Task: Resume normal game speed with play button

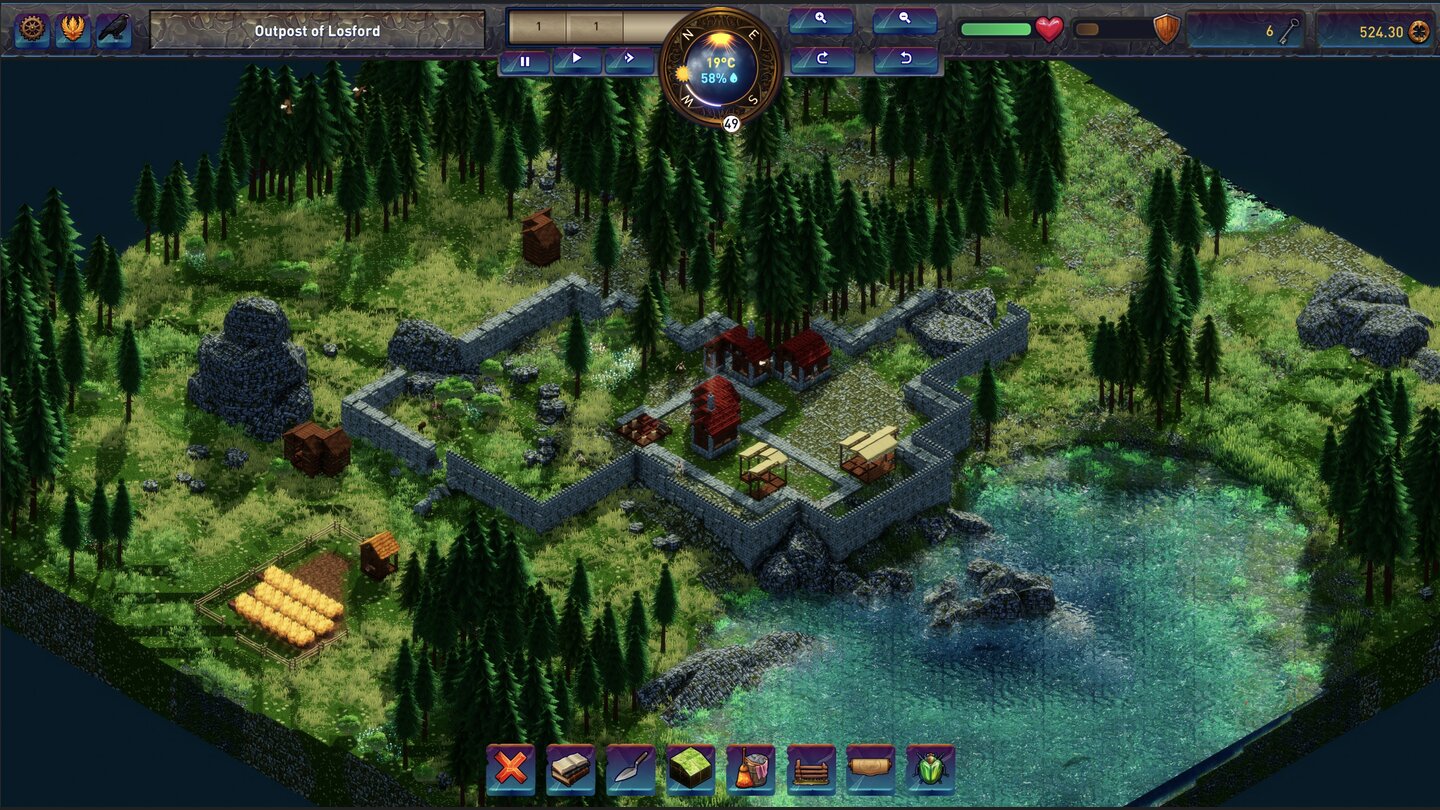Action: click(578, 60)
